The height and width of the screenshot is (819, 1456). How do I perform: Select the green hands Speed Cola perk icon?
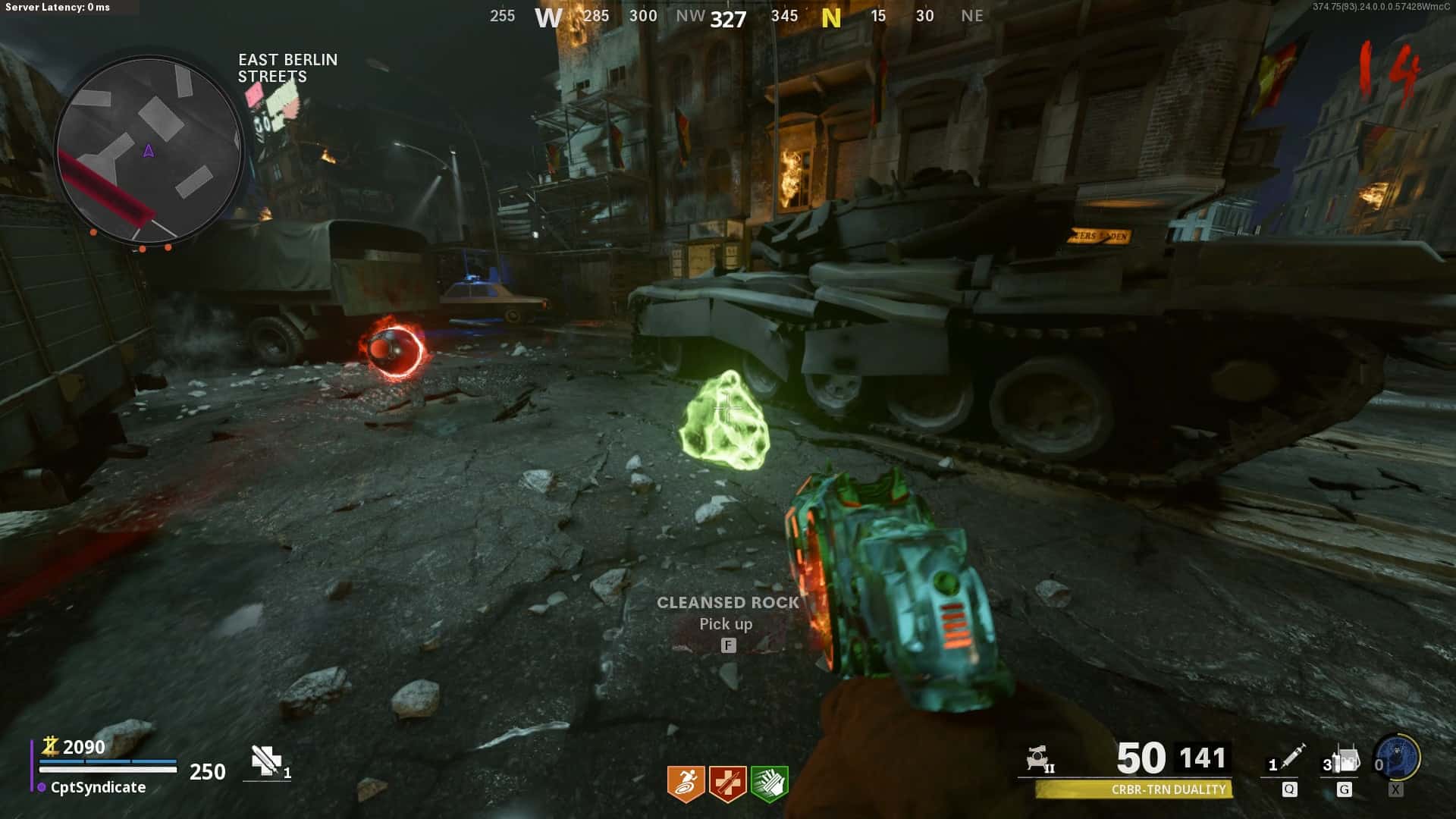pyautogui.click(x=769, y=783)
